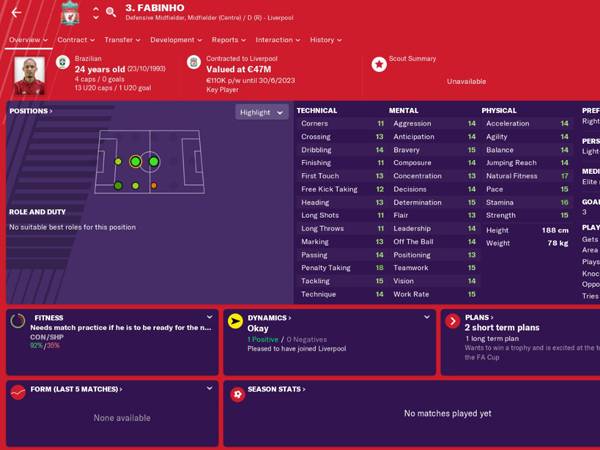Viewport: 600px width, 450px height.
Task: Select Fabinho's portrait photo
Action: click(29, 72)
